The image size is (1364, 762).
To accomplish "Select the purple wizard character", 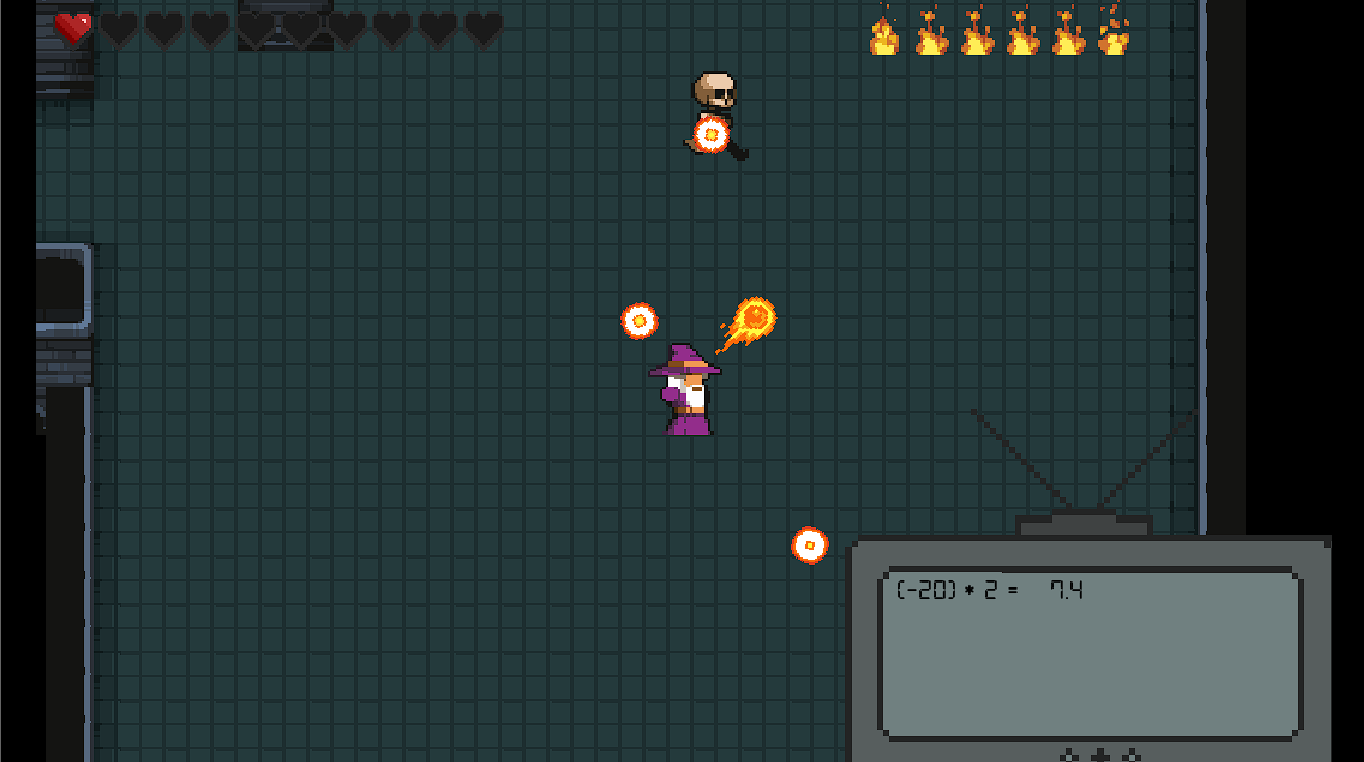I will [684, 390].
